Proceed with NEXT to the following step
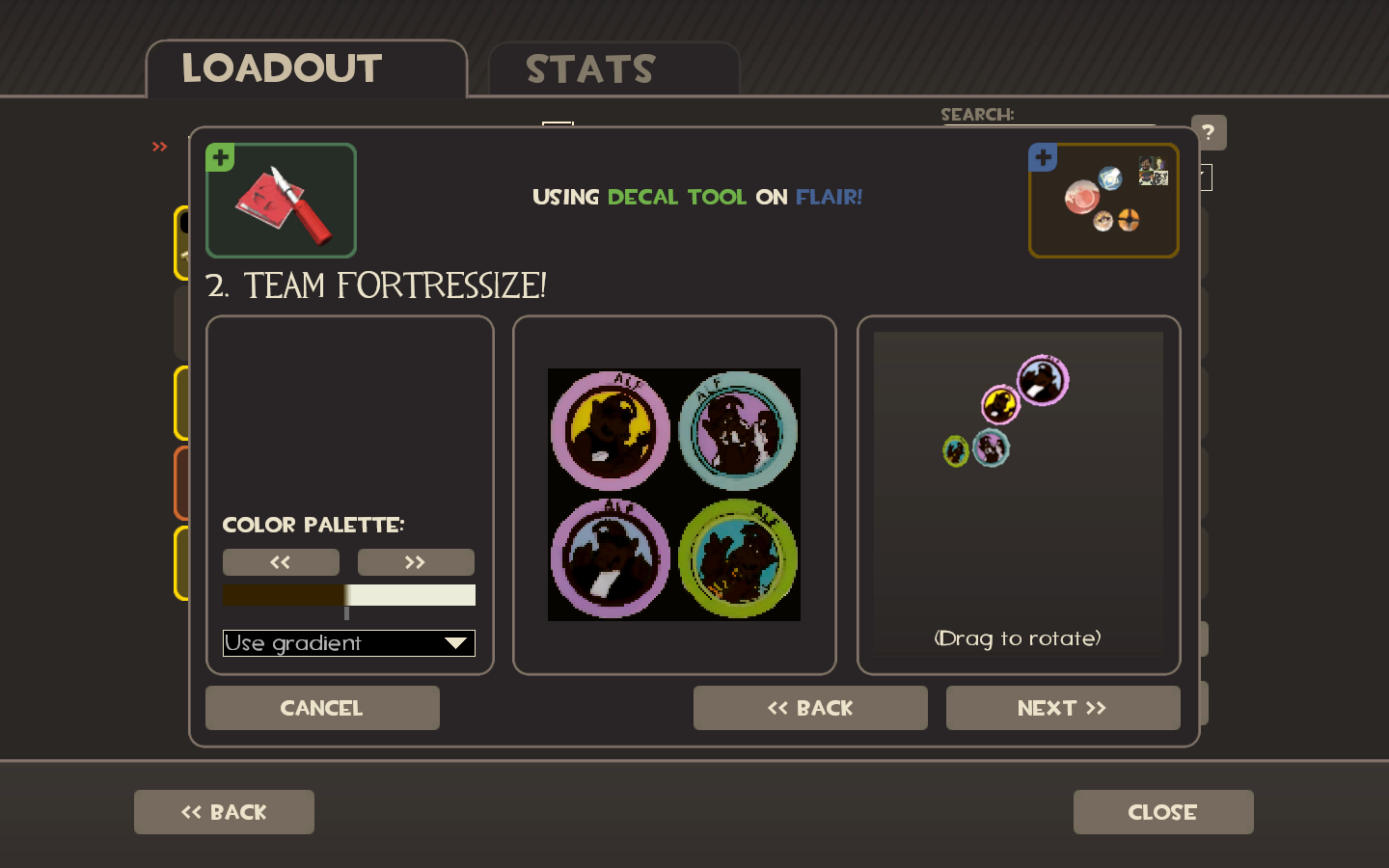The height and width of the screenshot is (868, 1389). pyautogui.click(x=1063, y=707)
